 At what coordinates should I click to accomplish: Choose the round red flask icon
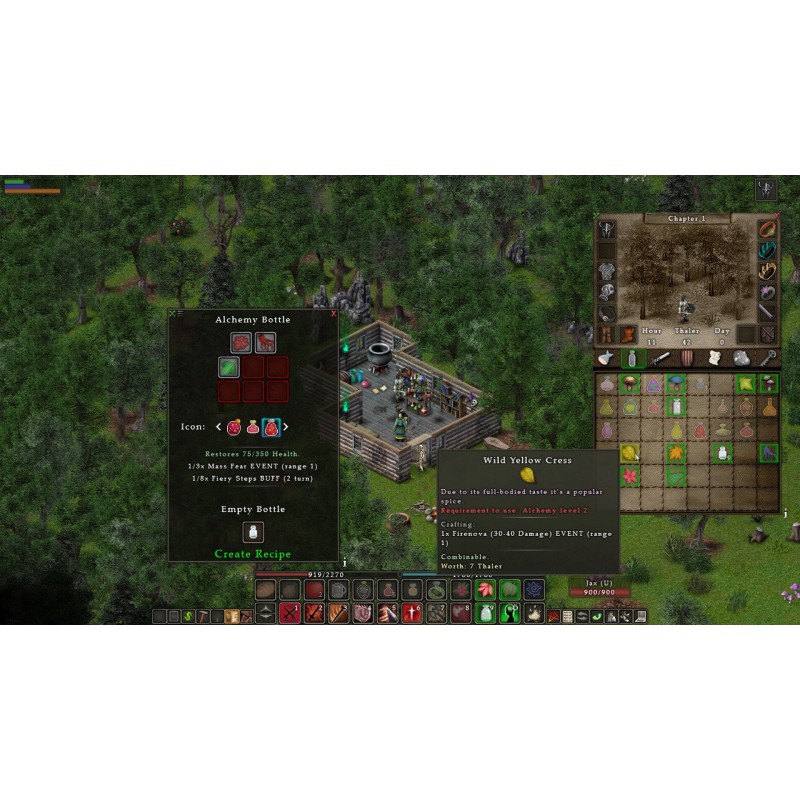pos(234,427)
